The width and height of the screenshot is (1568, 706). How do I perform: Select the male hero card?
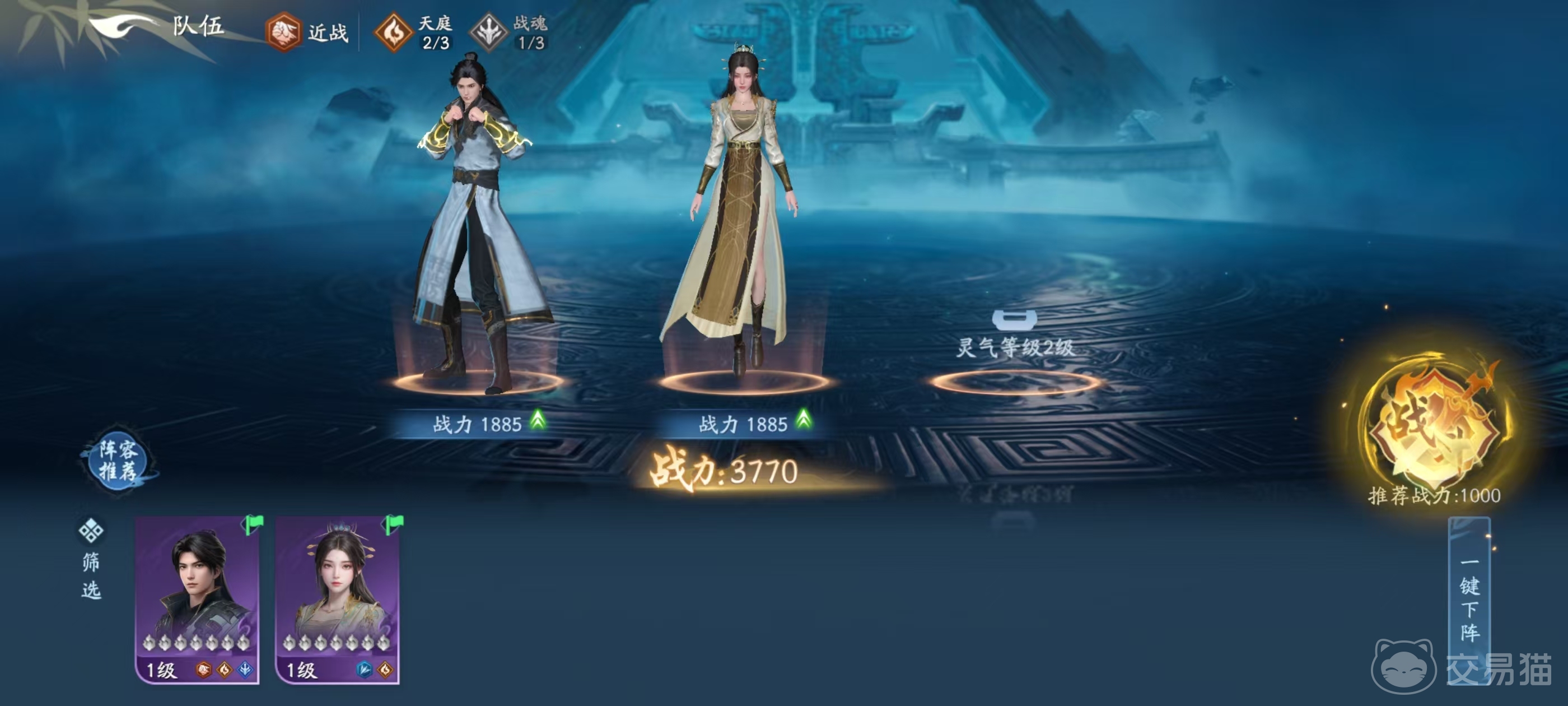pos(197,599)
